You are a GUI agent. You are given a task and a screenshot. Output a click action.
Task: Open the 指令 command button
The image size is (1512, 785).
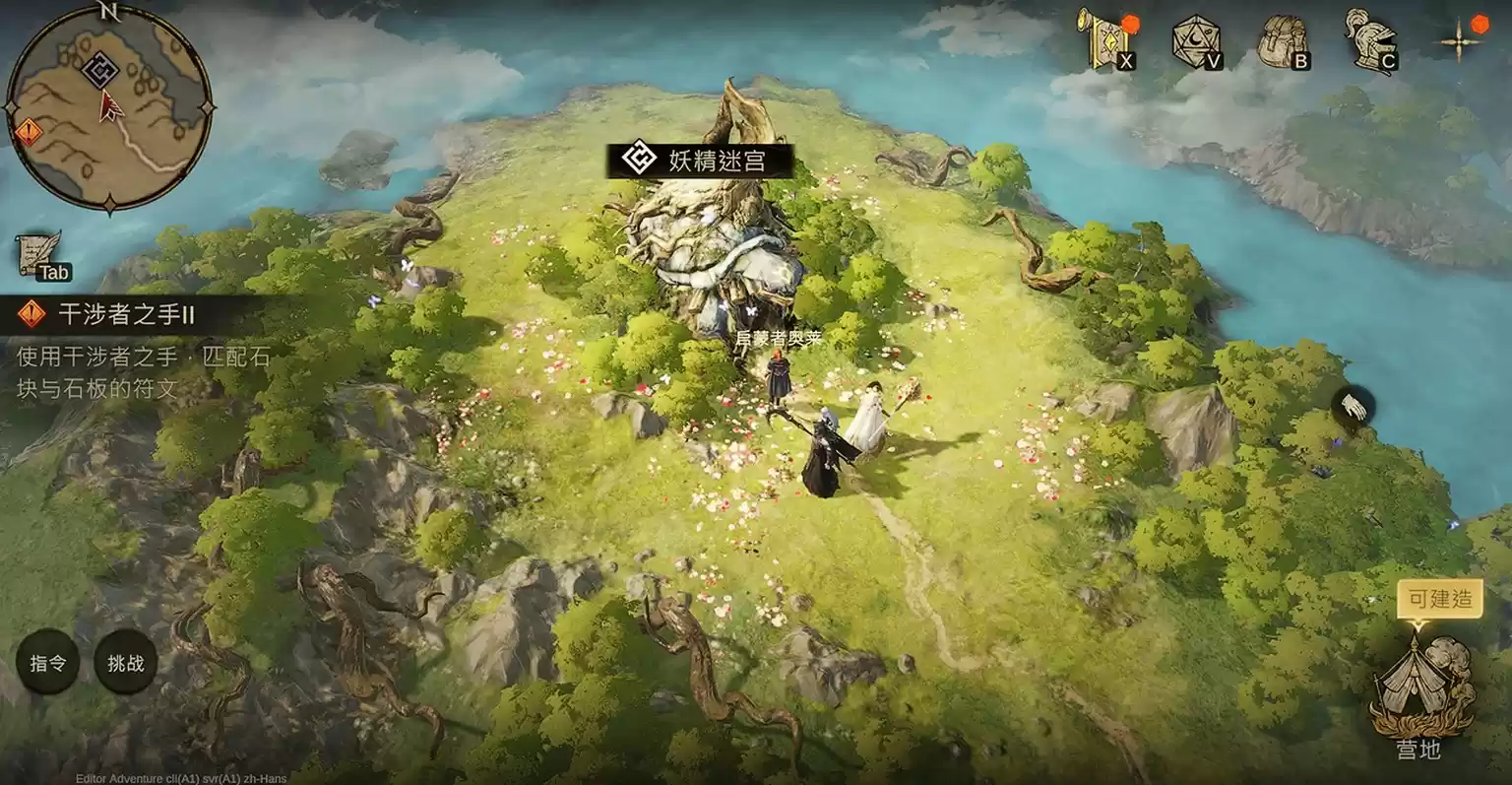pos(47,663)
